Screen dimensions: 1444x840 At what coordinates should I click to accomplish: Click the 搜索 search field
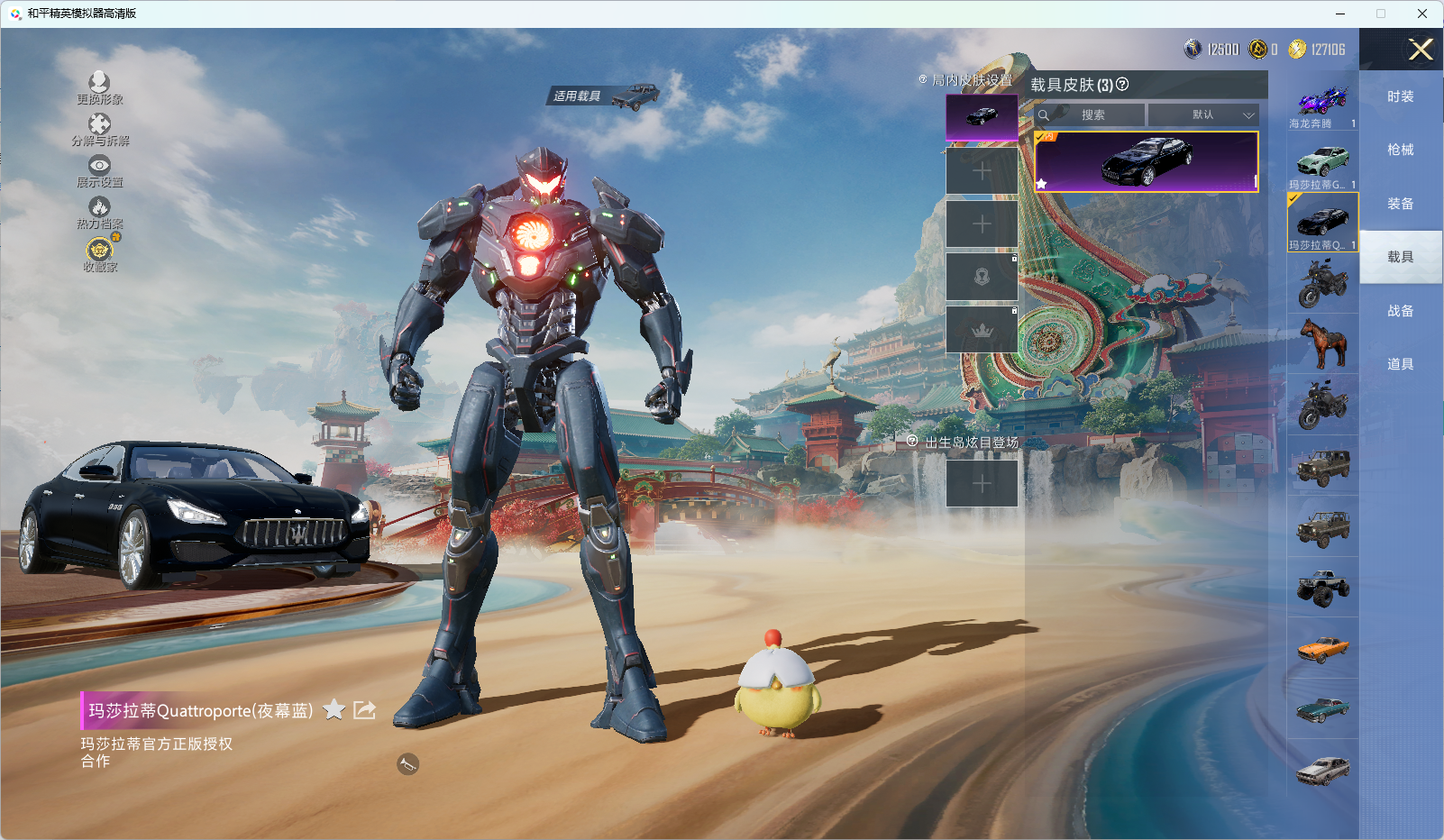[1092, 115]
